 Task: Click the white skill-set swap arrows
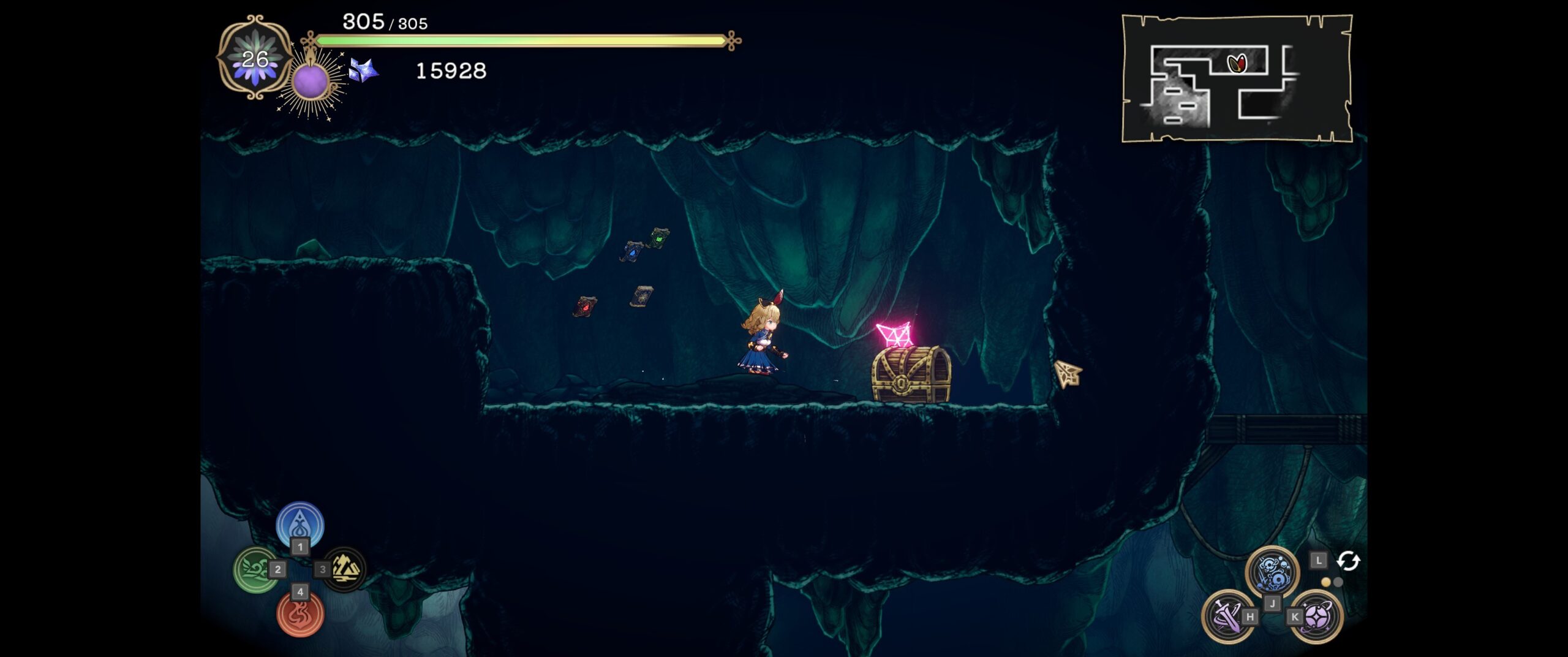[x=1348, y=561]
